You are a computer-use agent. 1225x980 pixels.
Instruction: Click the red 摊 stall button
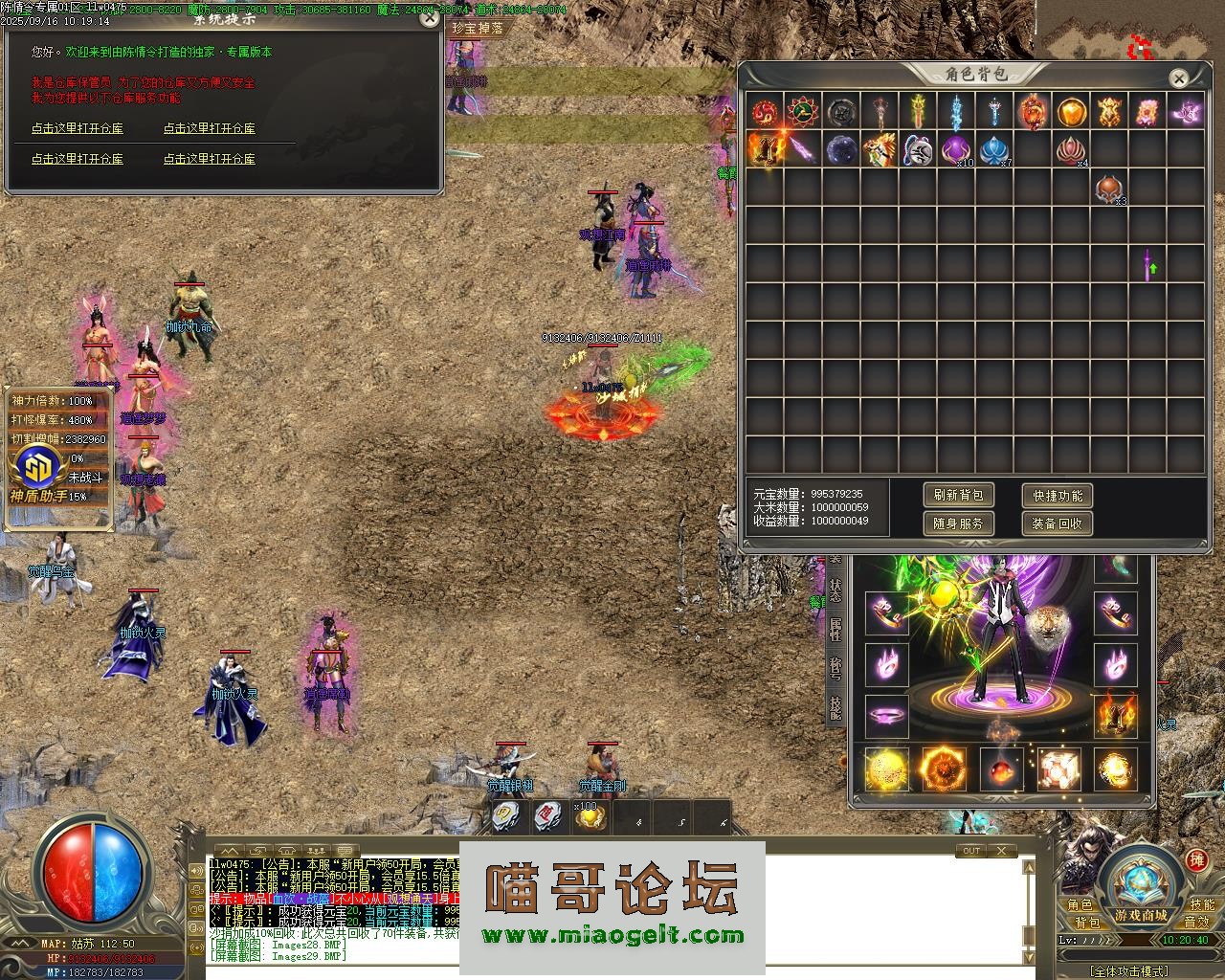tap(1196, 860)
